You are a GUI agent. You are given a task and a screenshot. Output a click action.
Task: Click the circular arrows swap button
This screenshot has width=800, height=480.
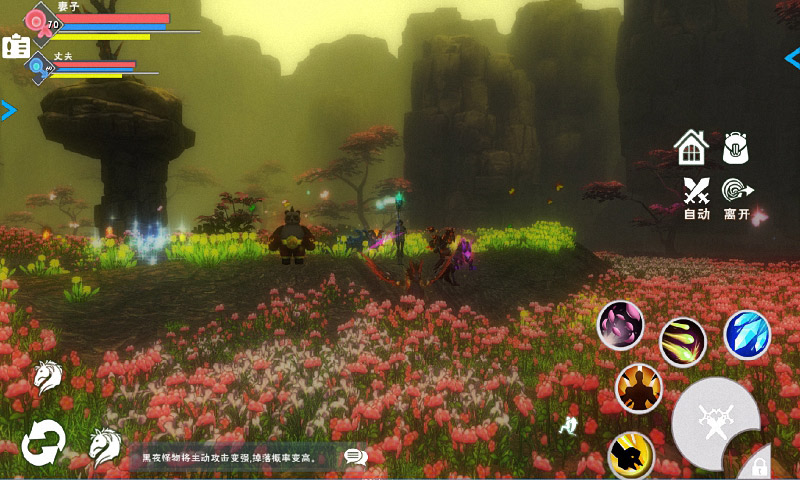[43, 441]
